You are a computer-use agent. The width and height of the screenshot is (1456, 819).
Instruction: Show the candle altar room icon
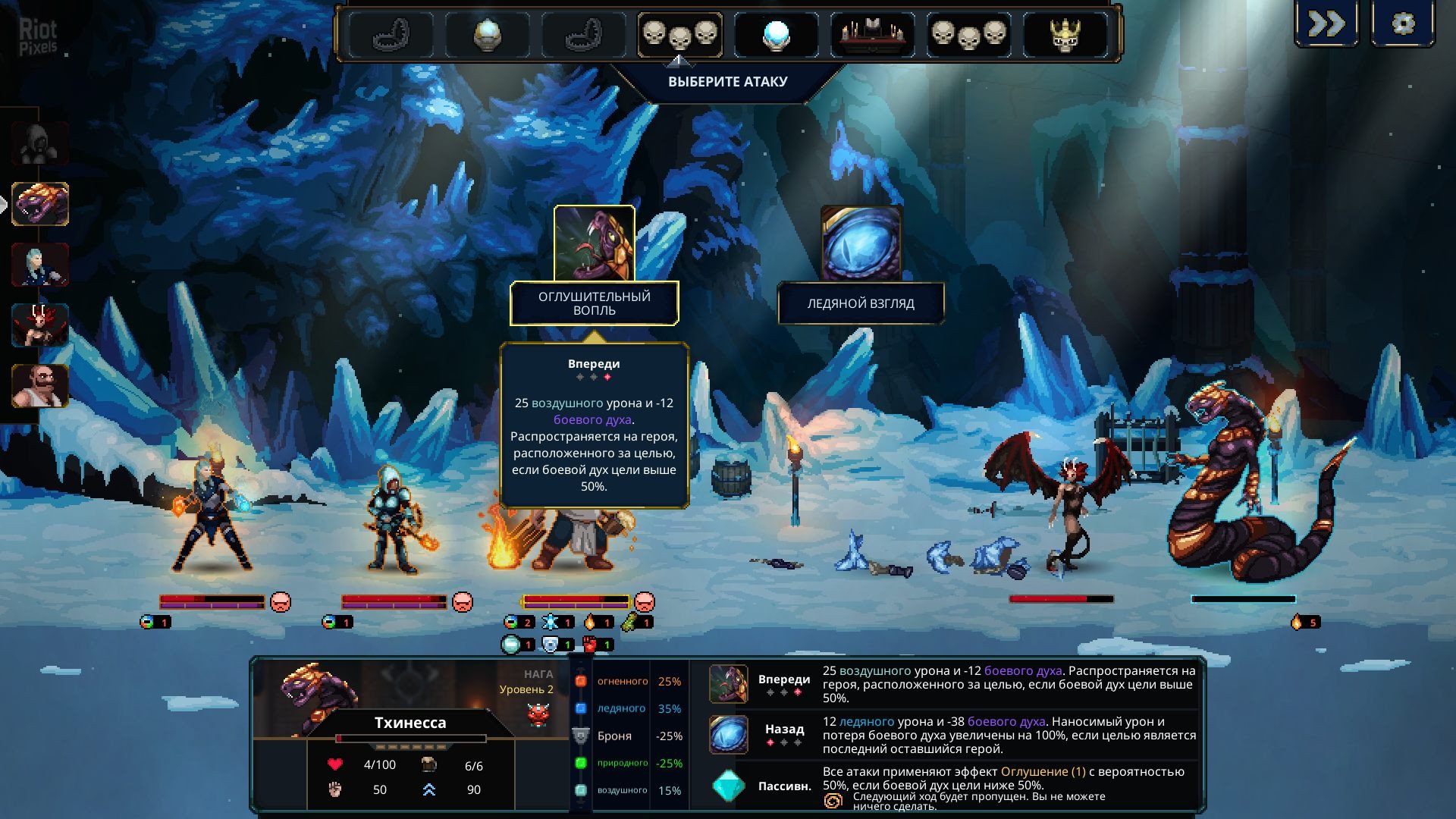tap(872, 35)
